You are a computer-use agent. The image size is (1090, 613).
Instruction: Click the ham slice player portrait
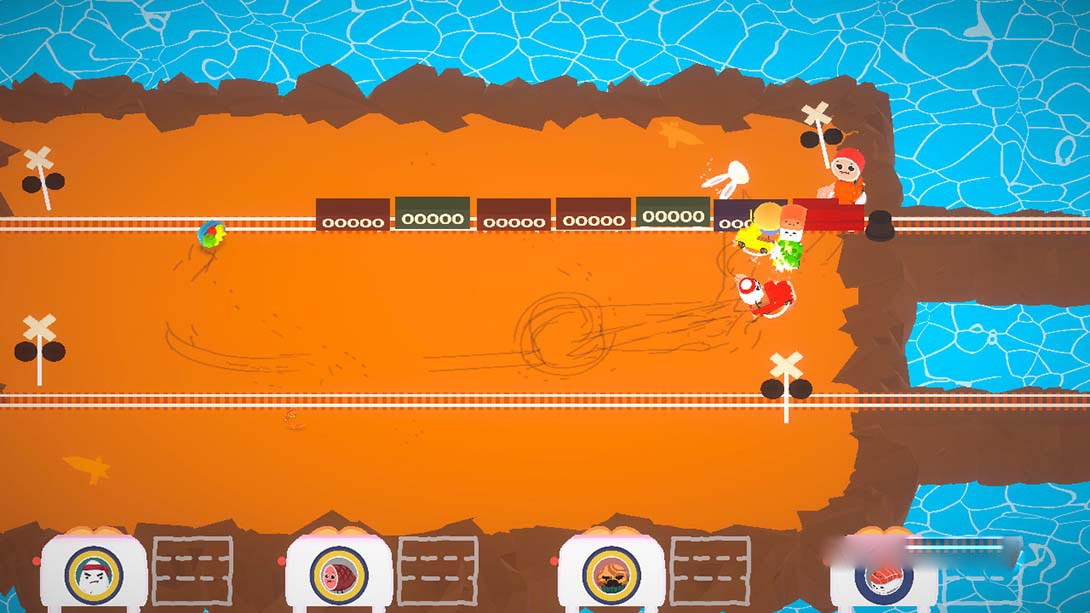coord(339,574)
